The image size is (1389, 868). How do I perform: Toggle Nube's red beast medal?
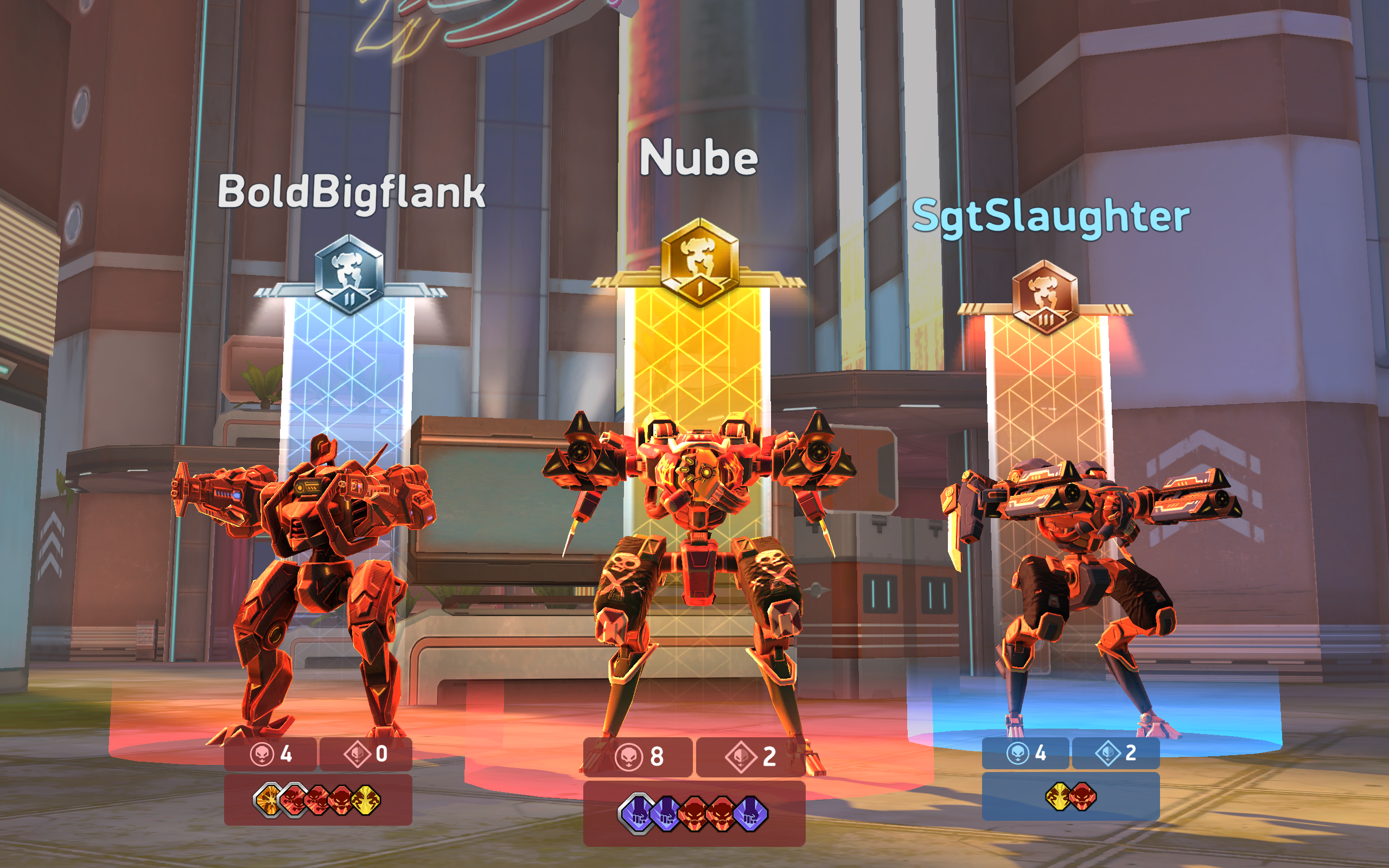point(696,812)
